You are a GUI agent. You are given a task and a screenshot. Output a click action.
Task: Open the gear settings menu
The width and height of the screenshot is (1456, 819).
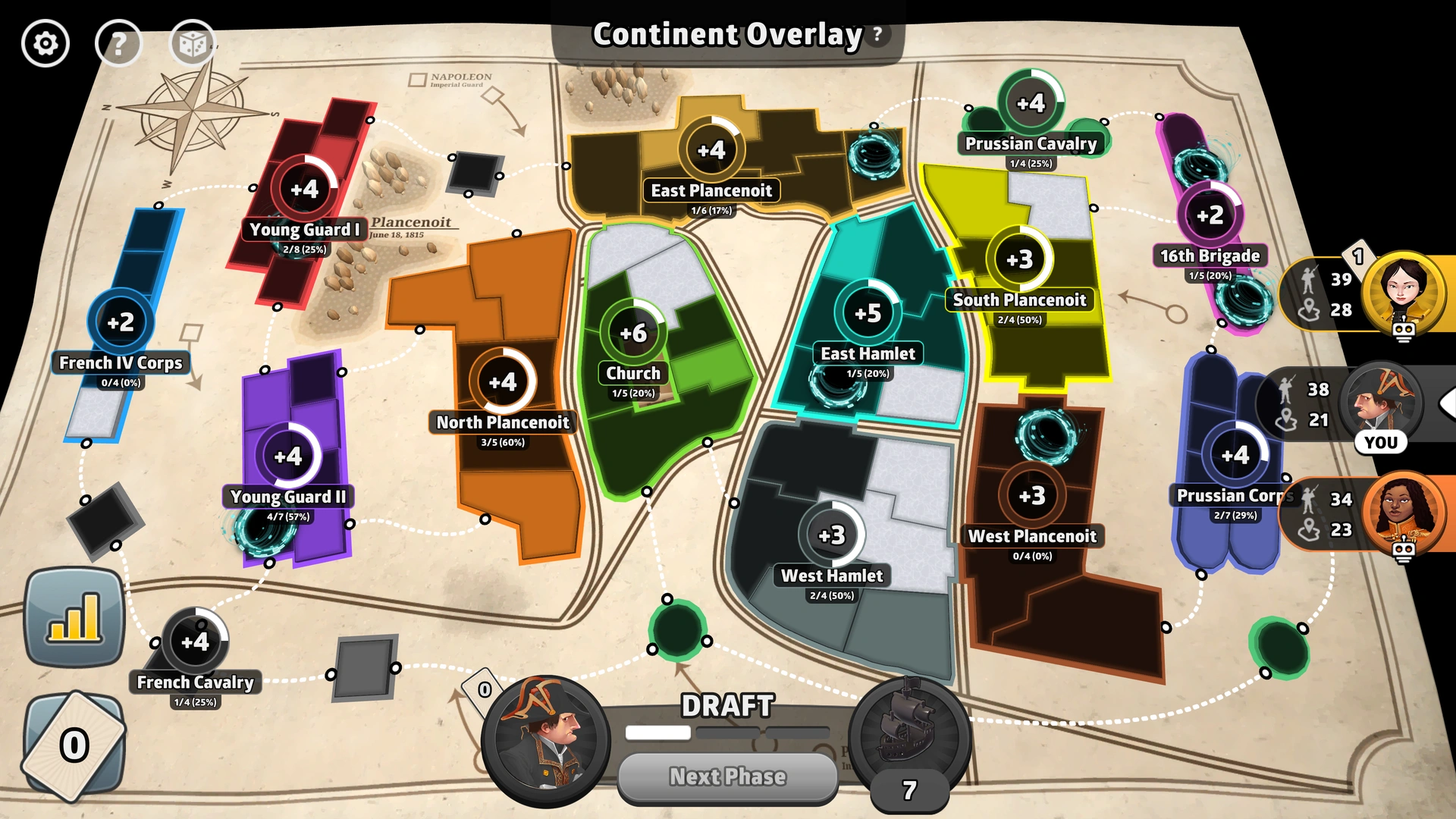(45, 44)
